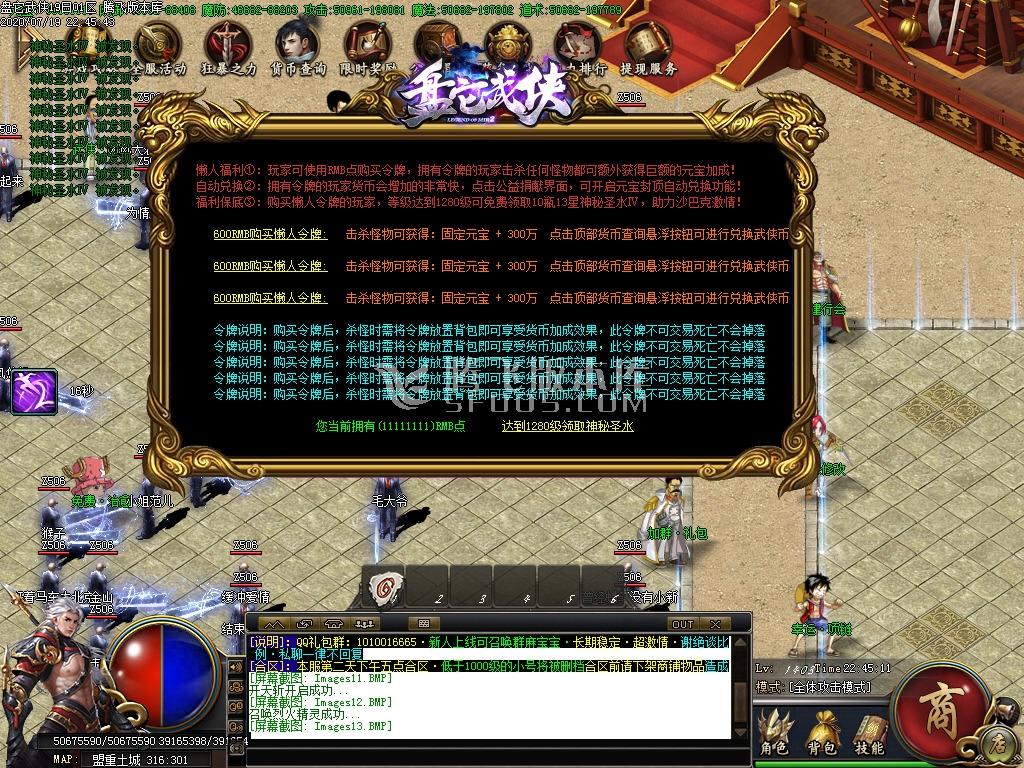Click the 达到1280级领取神秘圣水 claim link
Image resolution: width=1024 pixels, height=768 pixels.
coord(567,426)
